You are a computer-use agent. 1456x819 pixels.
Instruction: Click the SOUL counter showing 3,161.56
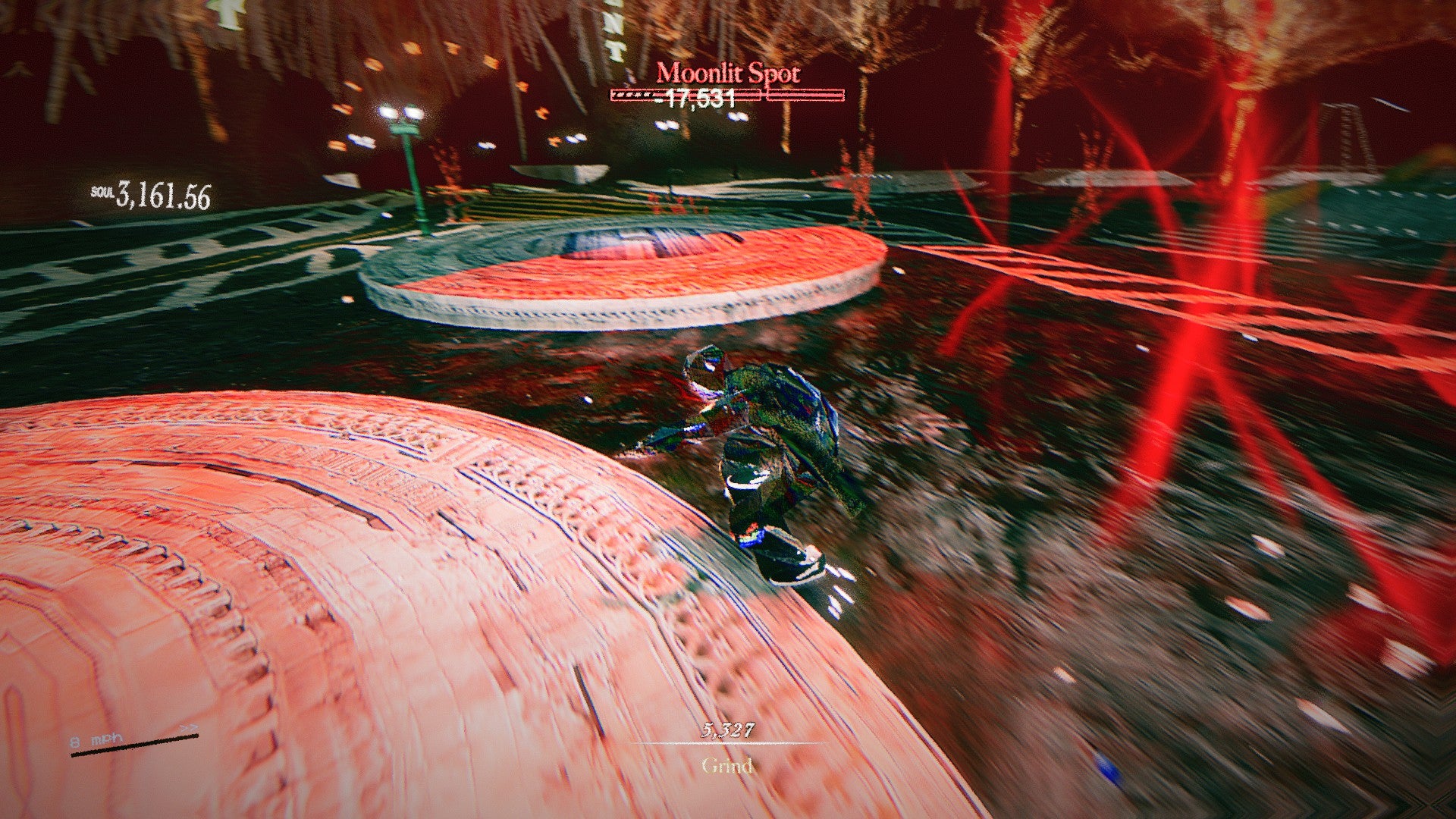[163, 194]
